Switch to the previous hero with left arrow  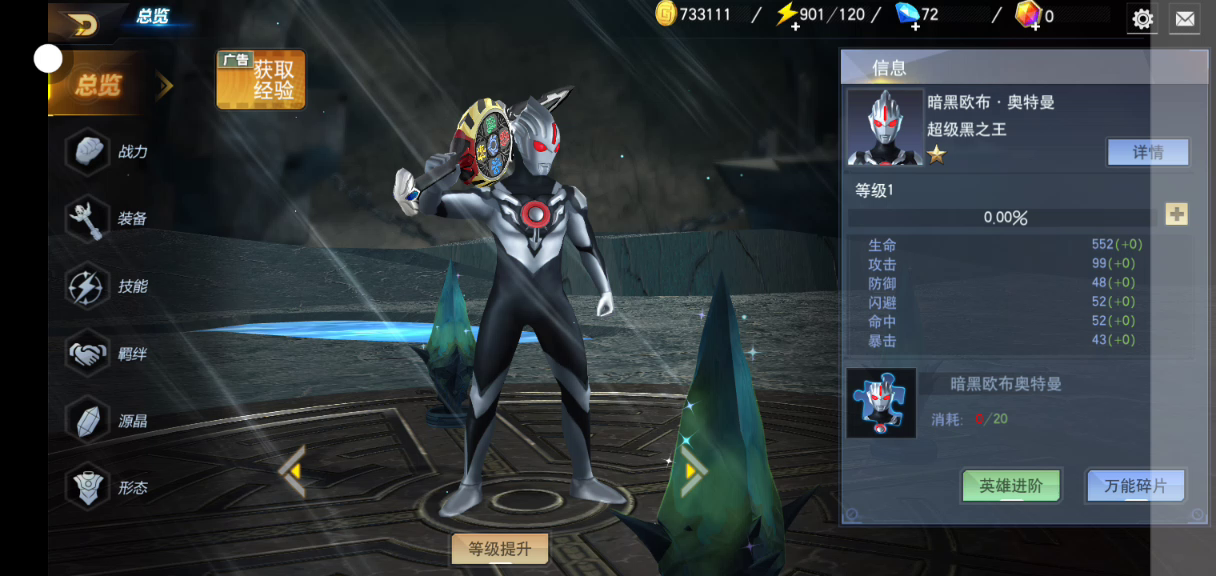tap(292, 471)
